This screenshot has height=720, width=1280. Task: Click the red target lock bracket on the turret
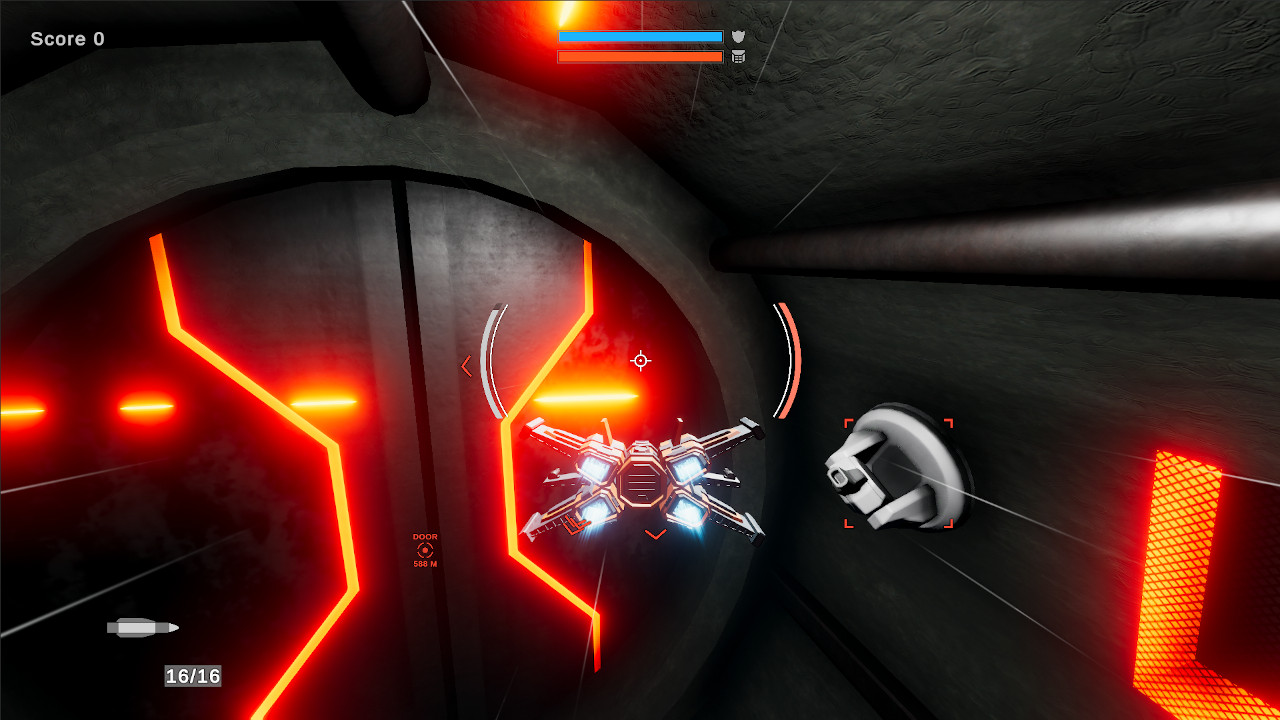848,420
